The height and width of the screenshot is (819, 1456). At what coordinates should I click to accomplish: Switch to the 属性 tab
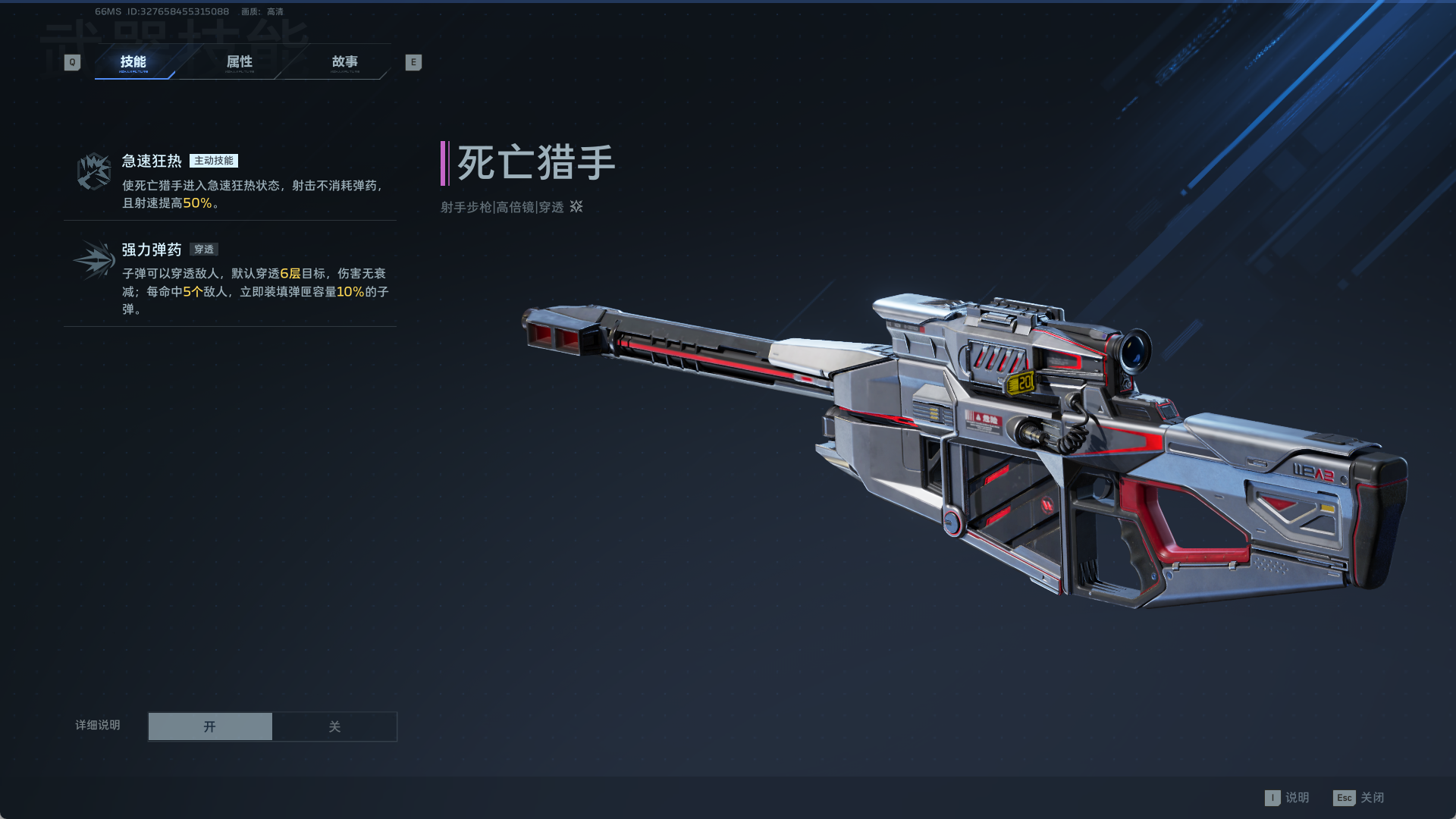tap(240, 62)
